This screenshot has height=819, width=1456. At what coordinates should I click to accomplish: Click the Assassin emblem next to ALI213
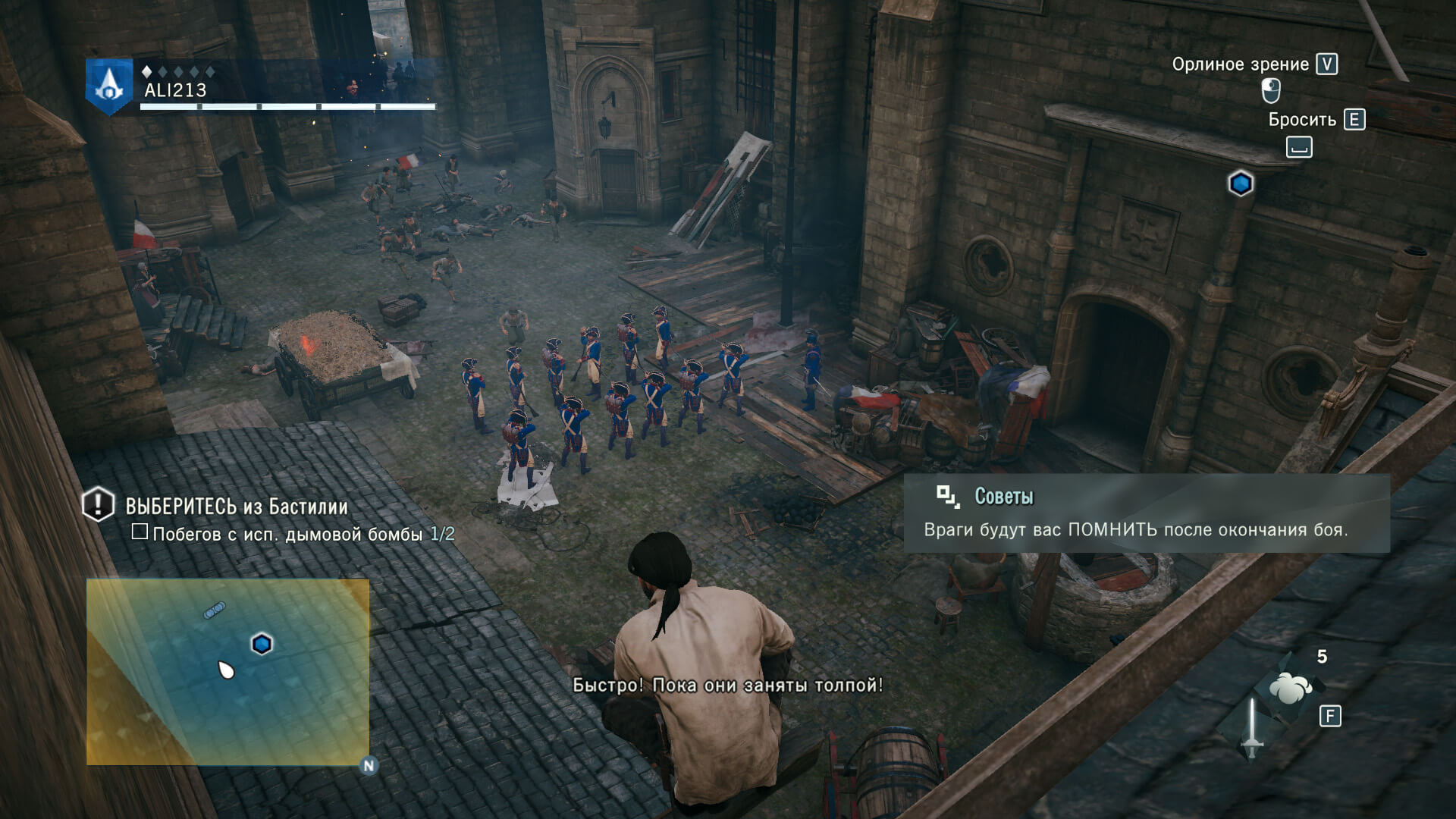coord(109,86)
